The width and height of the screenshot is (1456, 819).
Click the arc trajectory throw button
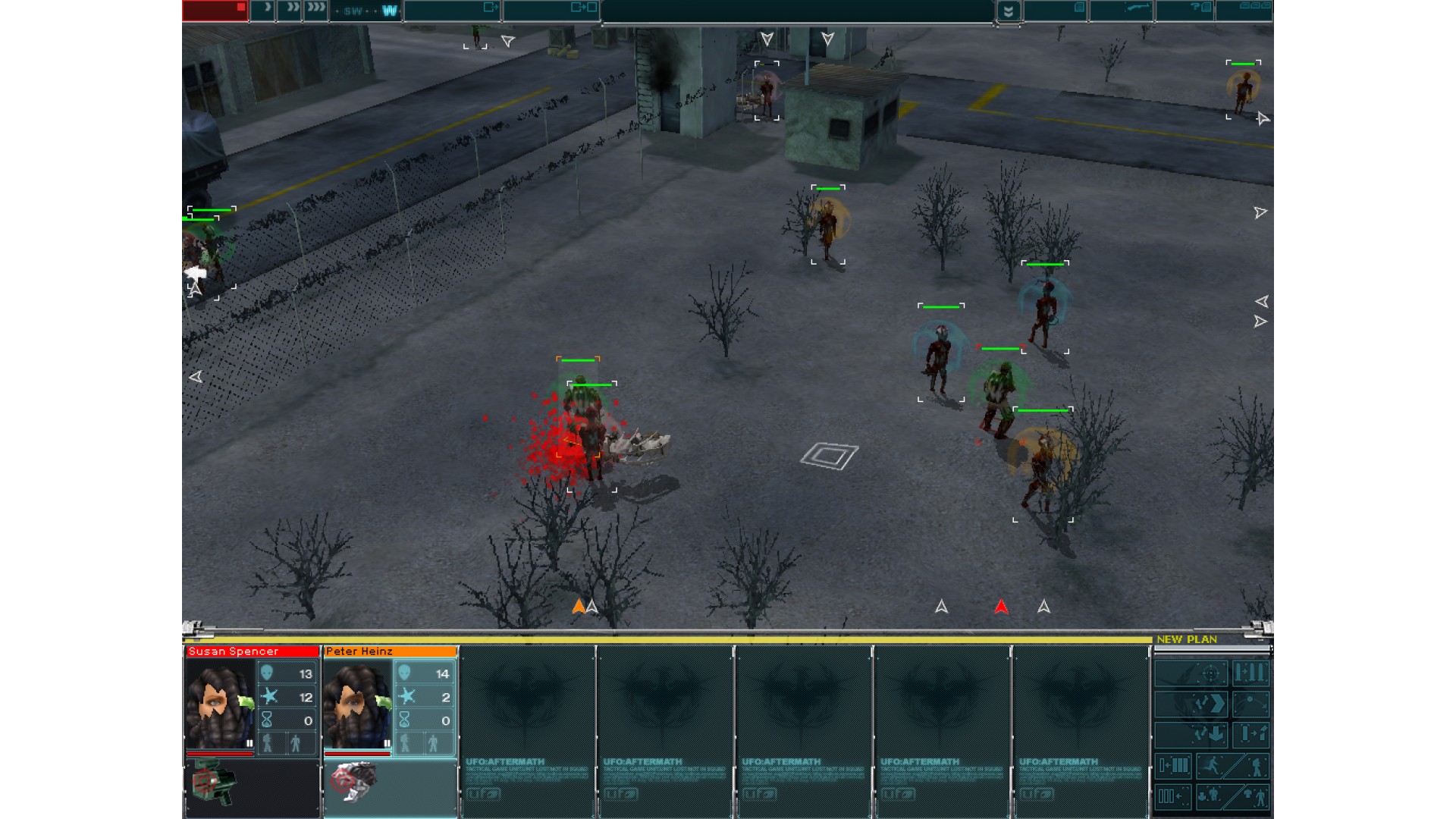(x=1250, y=704)
